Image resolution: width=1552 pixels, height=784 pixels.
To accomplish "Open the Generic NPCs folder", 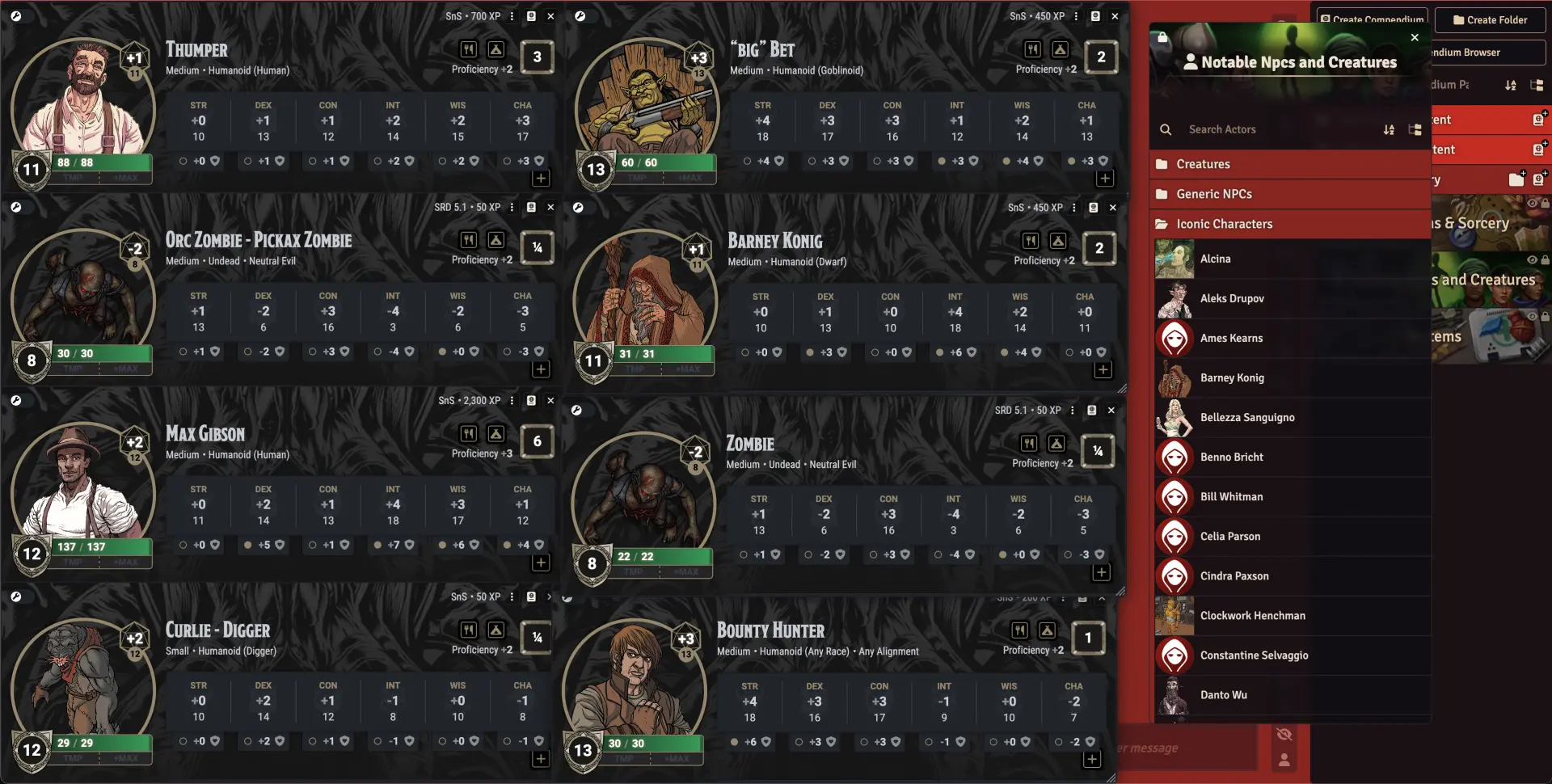I will click(1213, 194).
